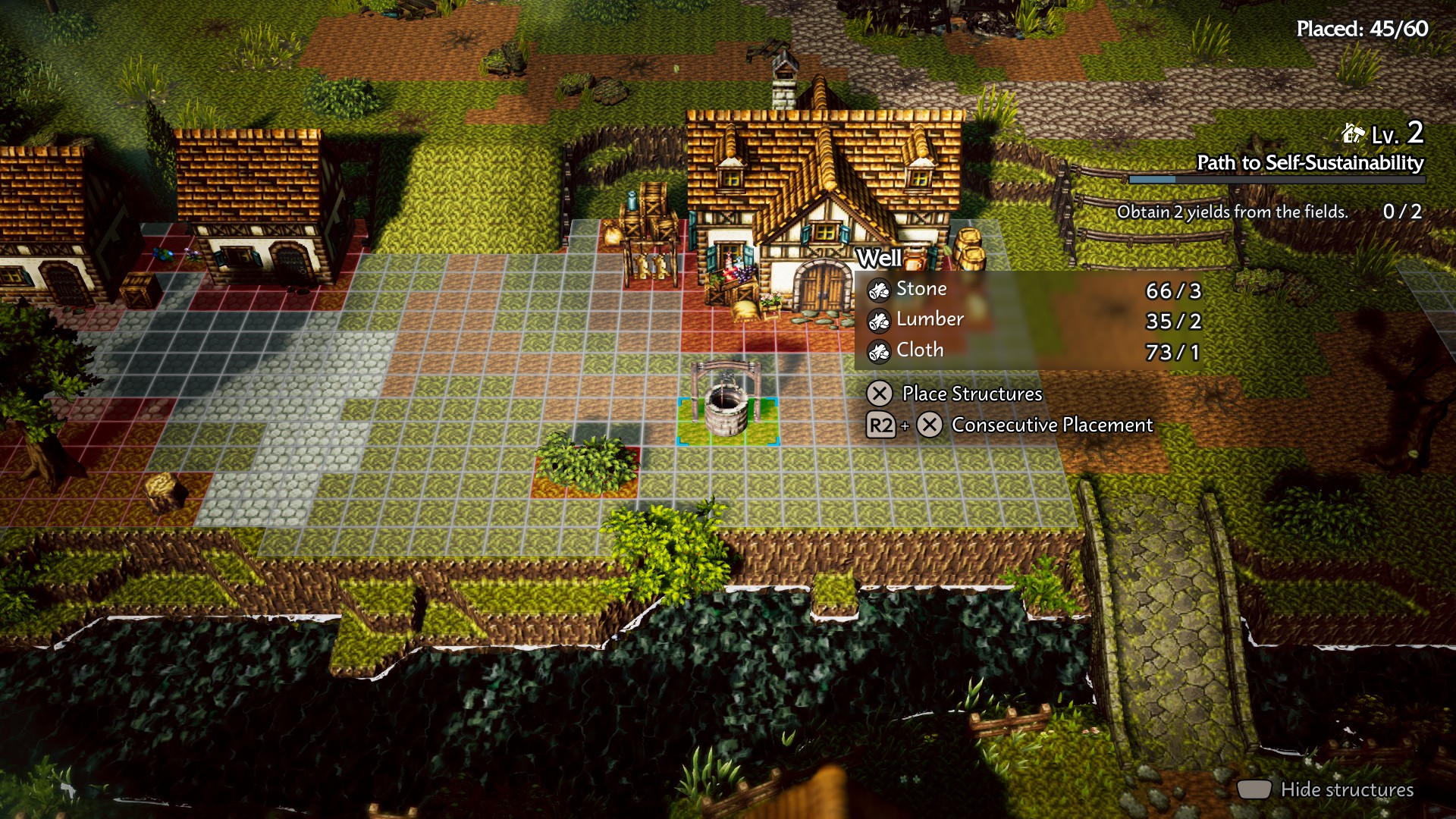Select the Well header label
Image resolution: width=1456 pixels, height=819 pixels.
click(878, 258)
